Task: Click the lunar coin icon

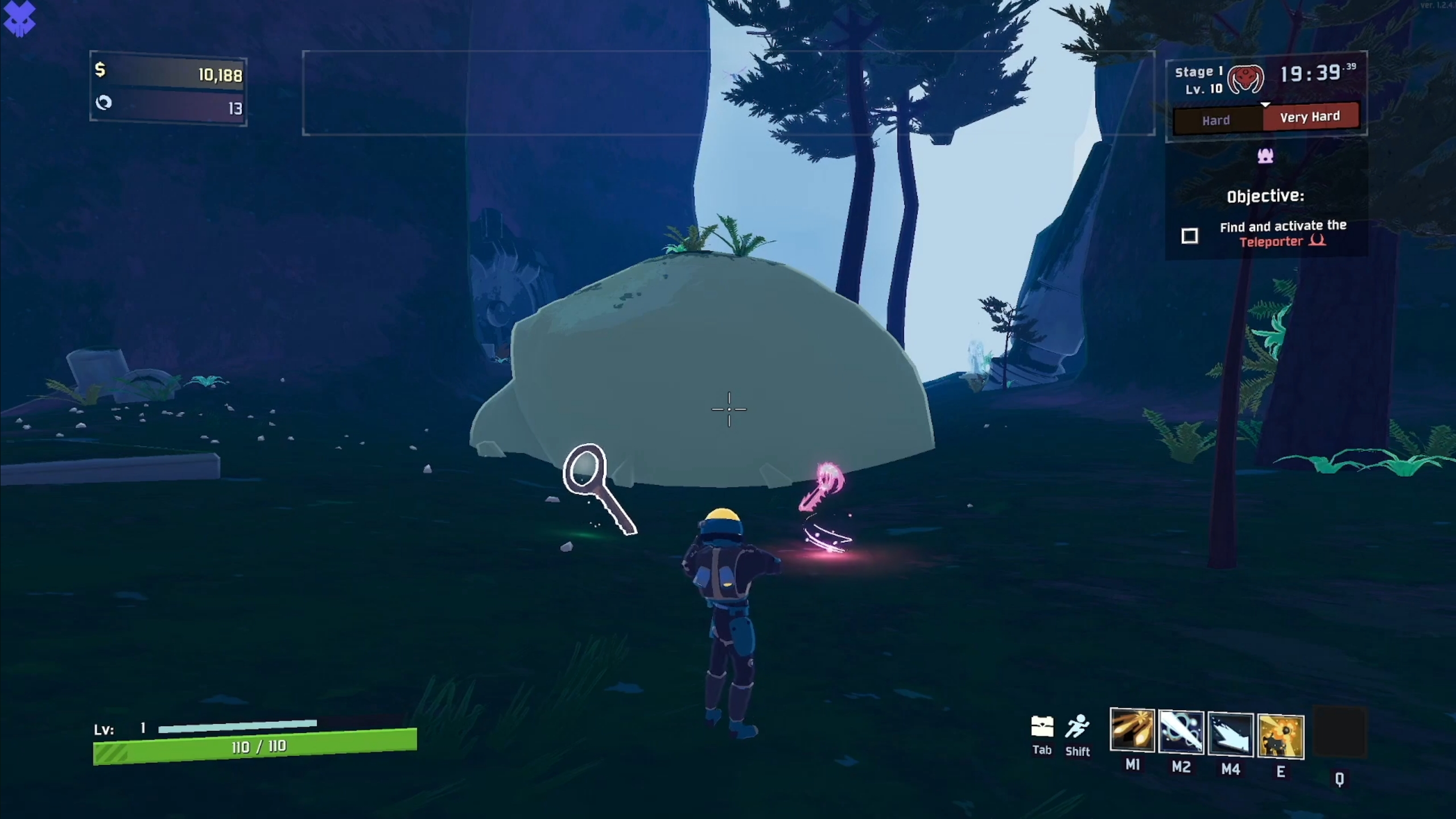Action: (x=104, y=102)
